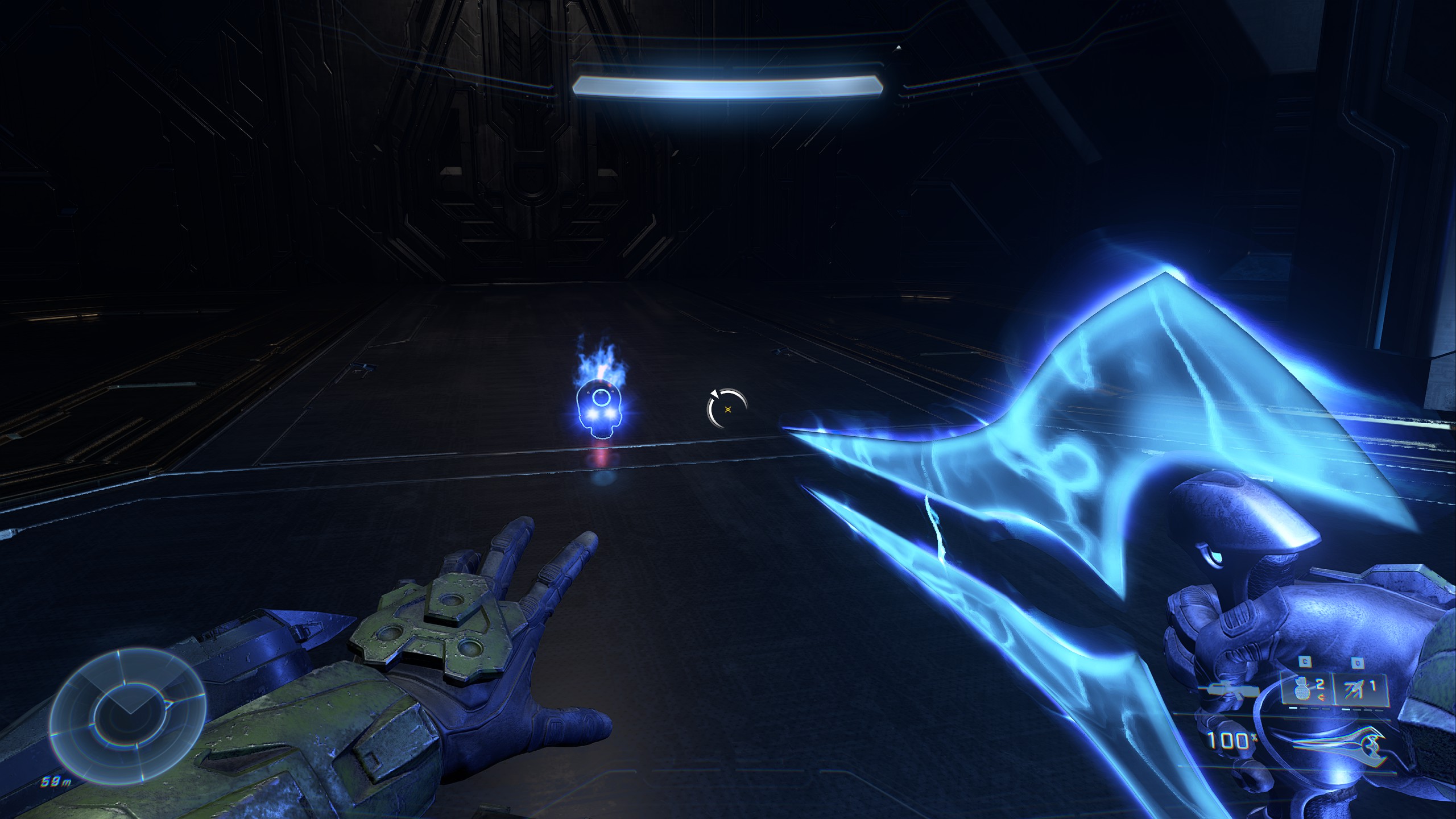Select the plasma grenade icon showing count 2
This screenshot has width=1456, height=819.
click(x=1302, y=690)
